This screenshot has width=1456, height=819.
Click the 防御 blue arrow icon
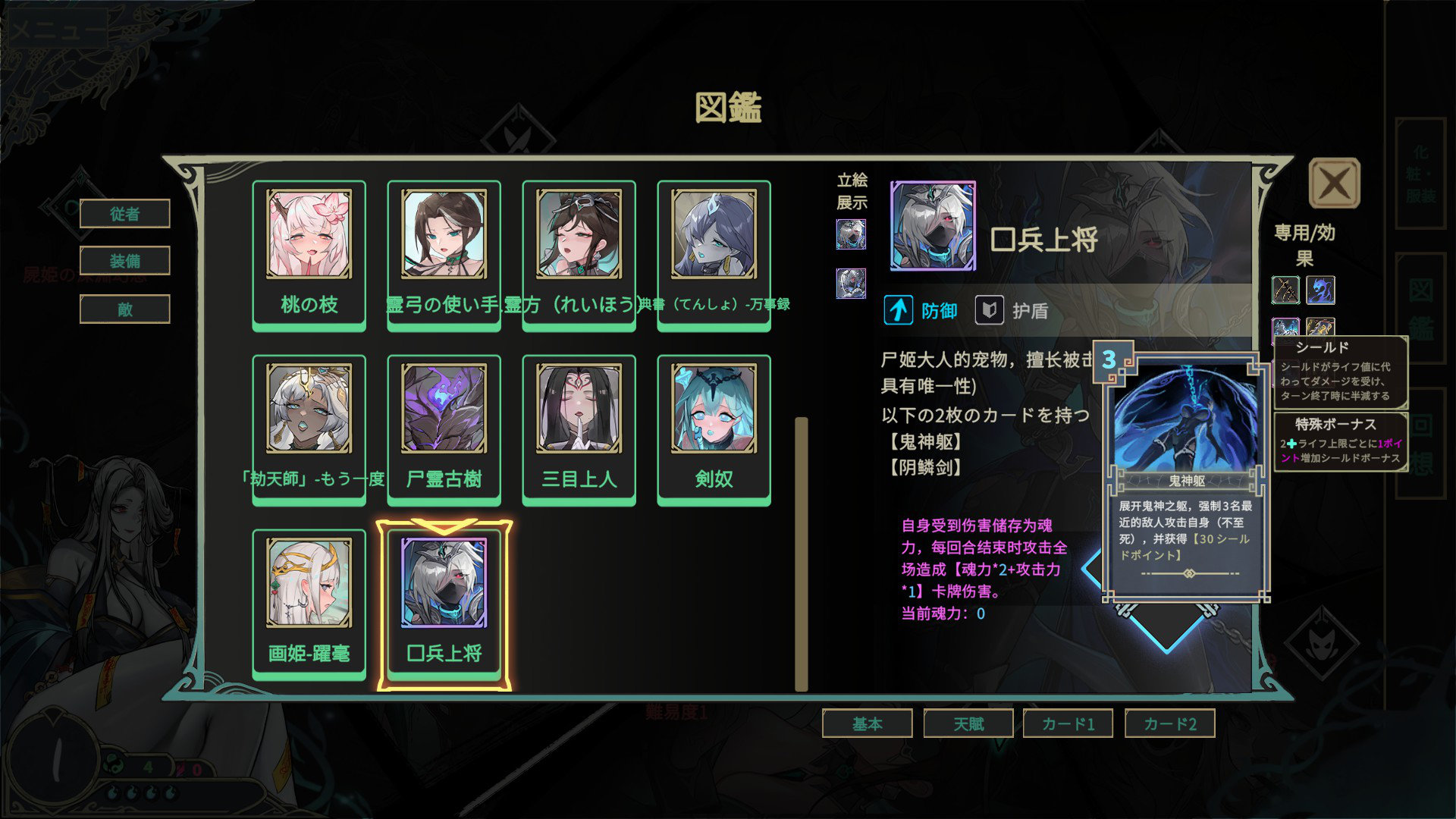899,310
